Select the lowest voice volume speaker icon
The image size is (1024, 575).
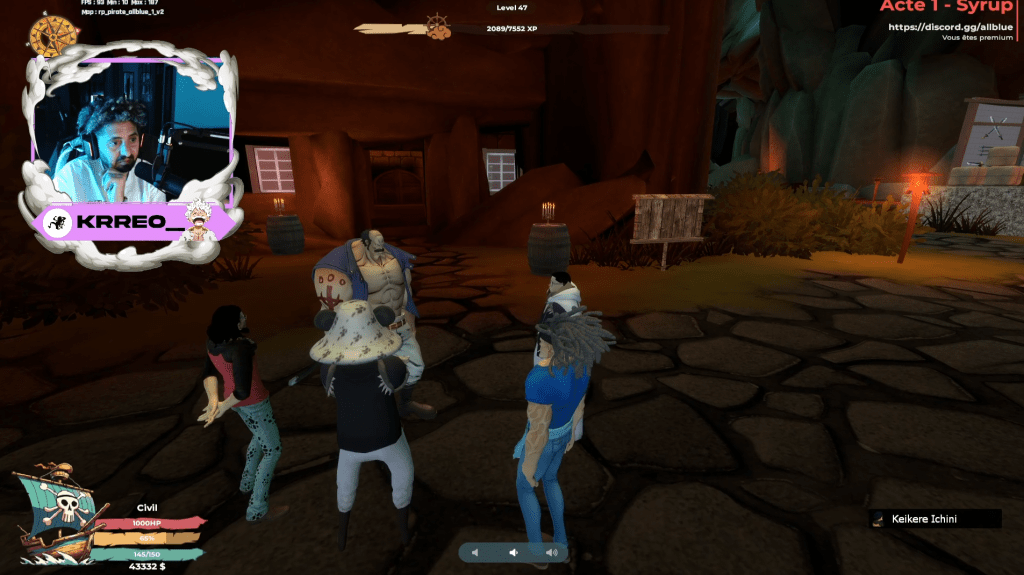pos(476,552)
